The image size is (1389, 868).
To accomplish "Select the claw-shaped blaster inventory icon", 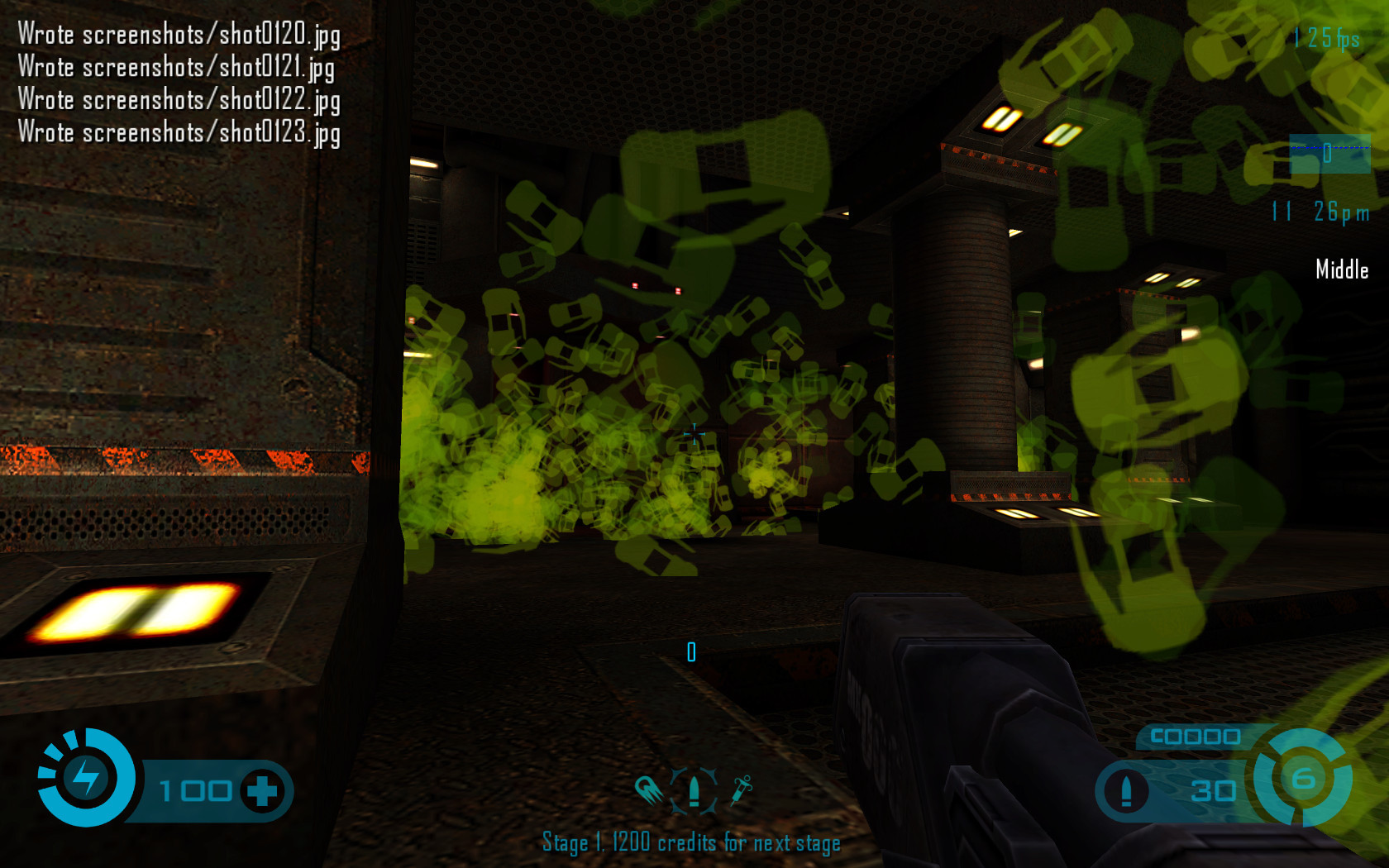I will point(649,790).
